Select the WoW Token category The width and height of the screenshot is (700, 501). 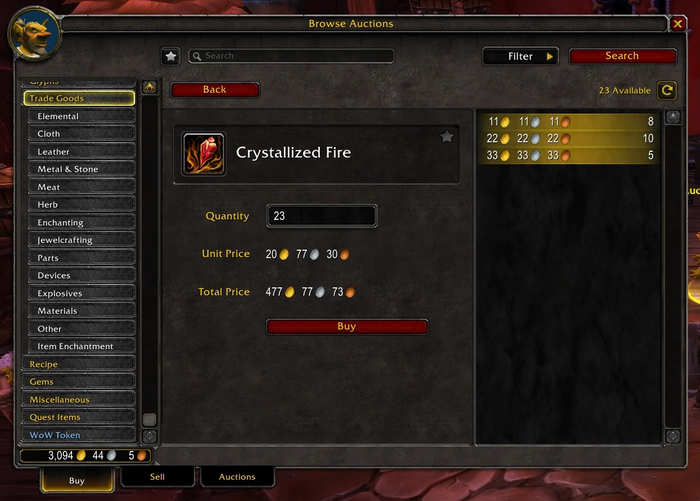[x=78, y=435]
